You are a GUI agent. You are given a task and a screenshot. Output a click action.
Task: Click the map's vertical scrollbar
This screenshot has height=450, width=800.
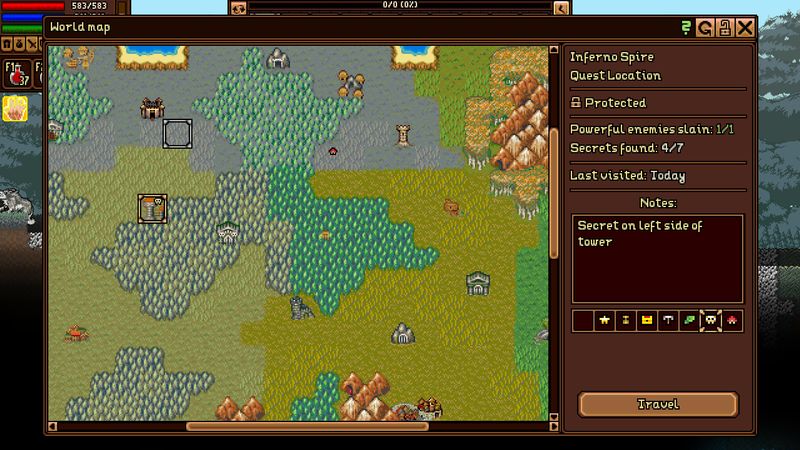(554, 190)
